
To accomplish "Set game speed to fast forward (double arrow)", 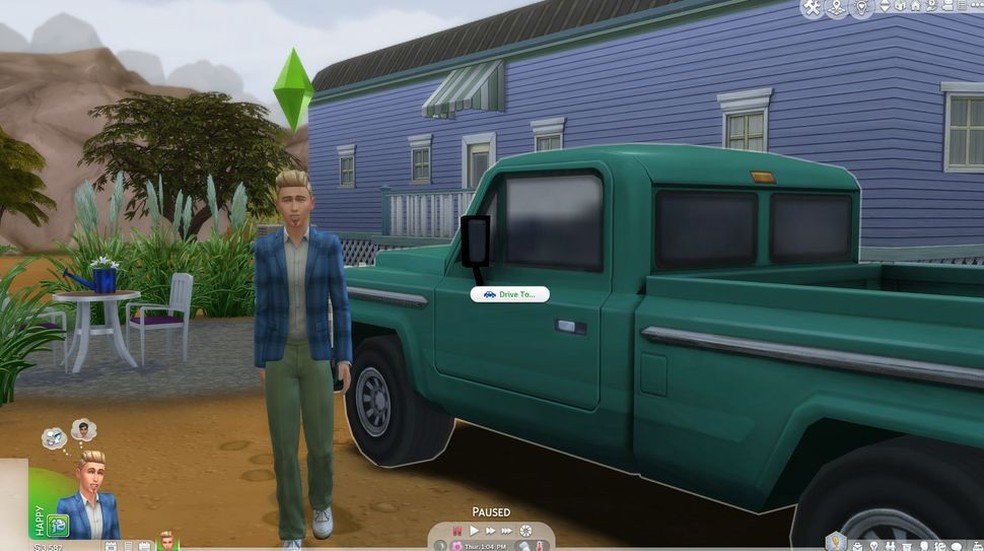I will (x=490, y=530).
